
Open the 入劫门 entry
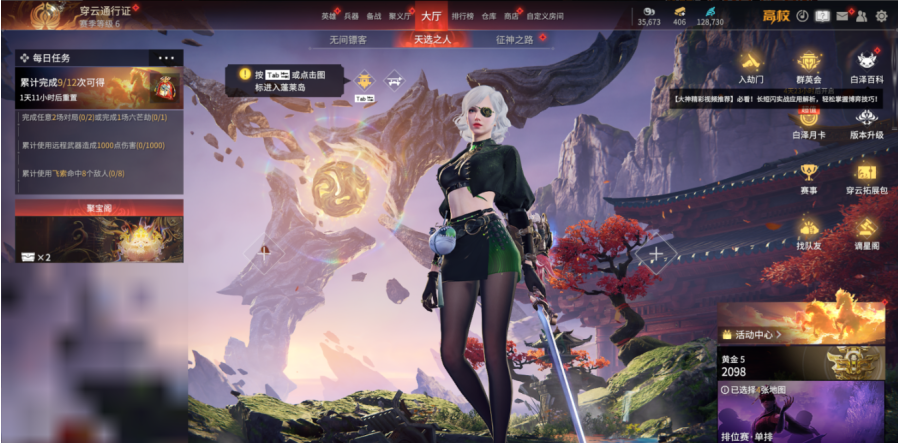[x=752, y=66]
